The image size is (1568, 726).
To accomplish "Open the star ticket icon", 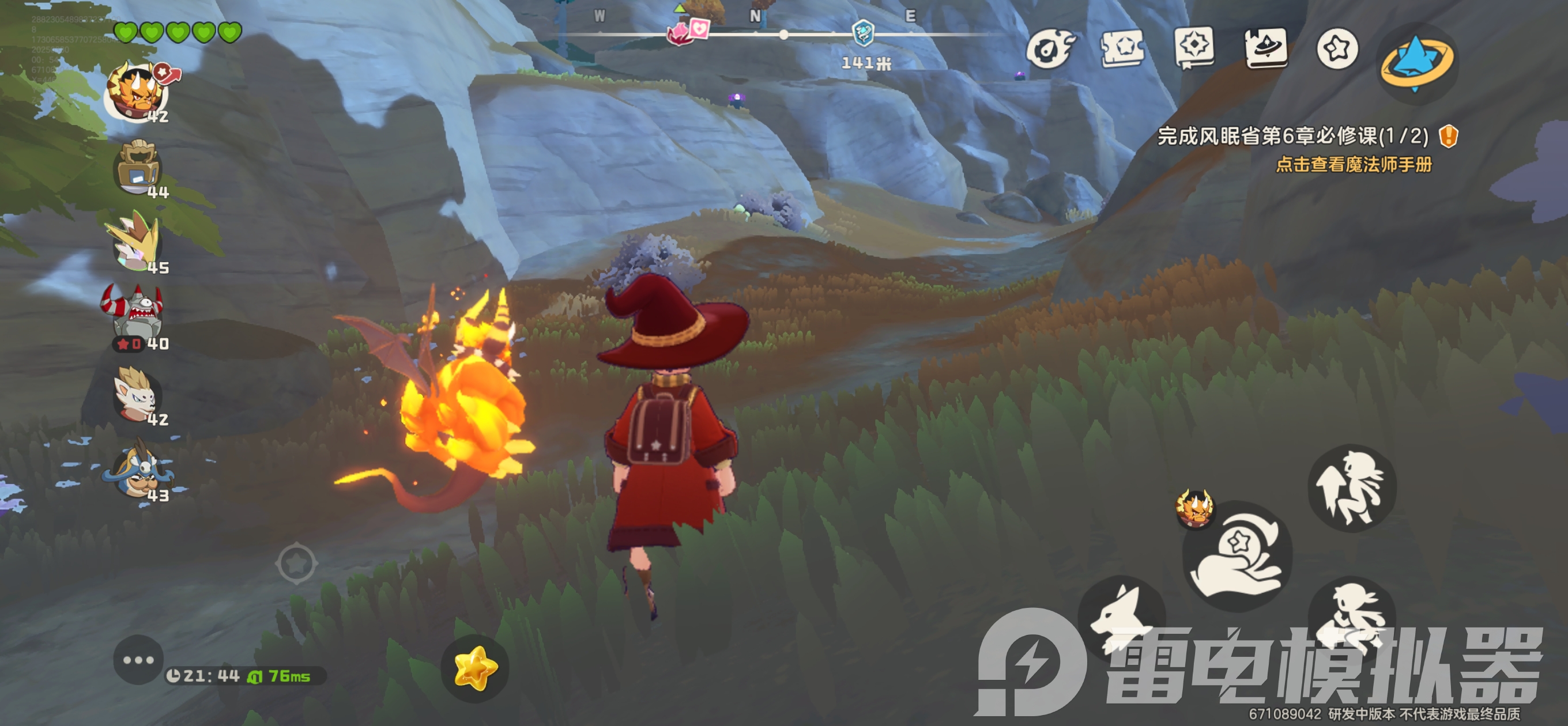I will click(1122, 48).
